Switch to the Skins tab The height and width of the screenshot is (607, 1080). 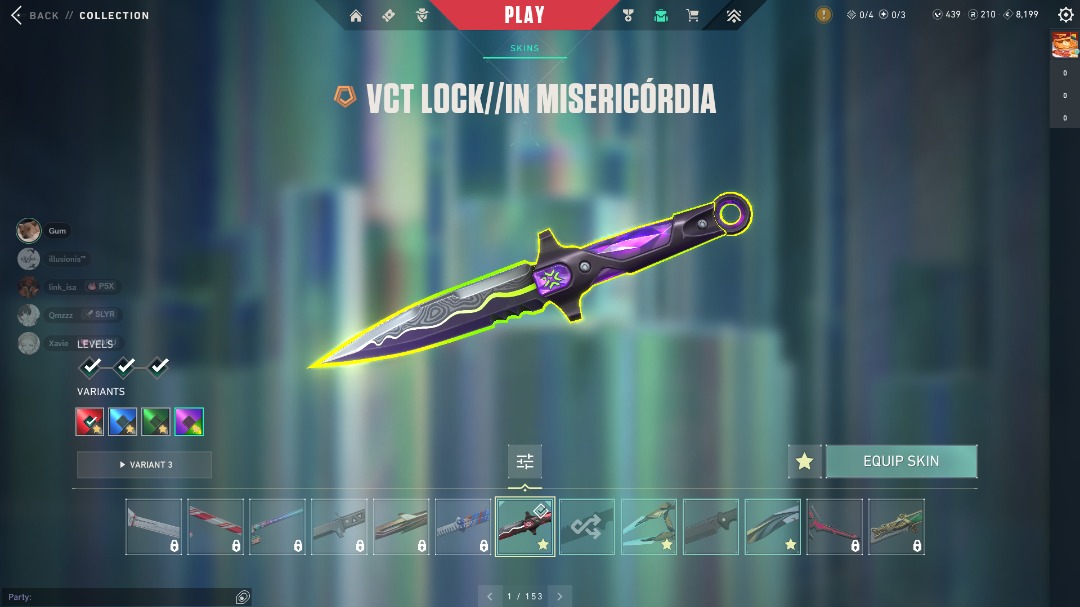pyautogui.click(x=524, y=48)
